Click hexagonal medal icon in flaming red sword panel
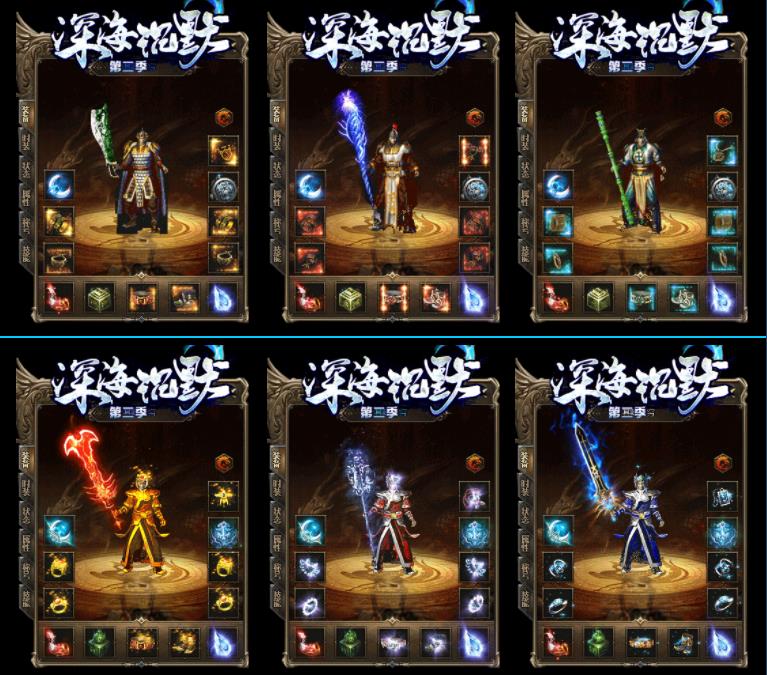Image resolution: width=767 pixels, height=675 pixels. (x=223, y=463)
